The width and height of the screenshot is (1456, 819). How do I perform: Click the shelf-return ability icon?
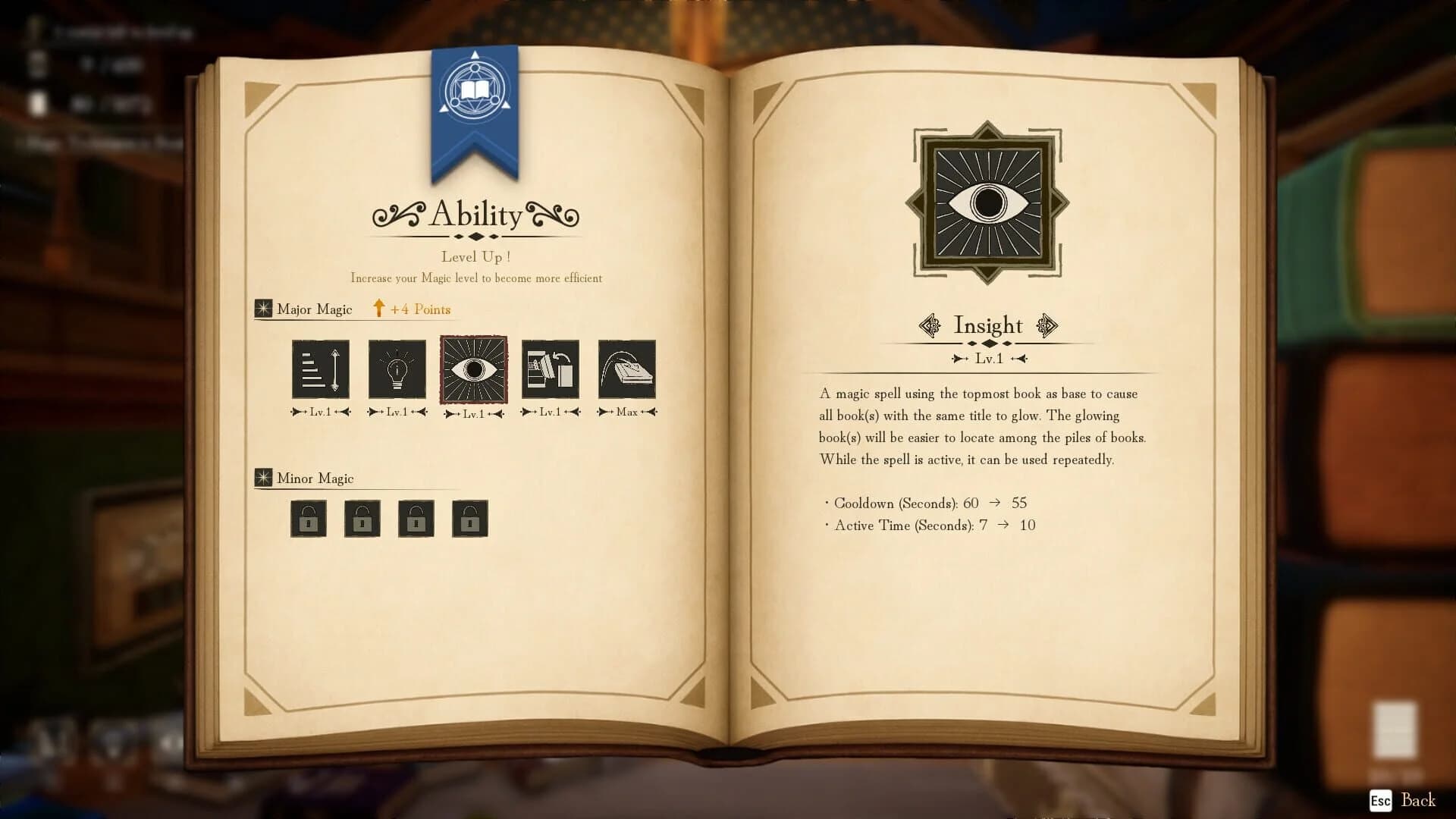click(x=550, y=370)
